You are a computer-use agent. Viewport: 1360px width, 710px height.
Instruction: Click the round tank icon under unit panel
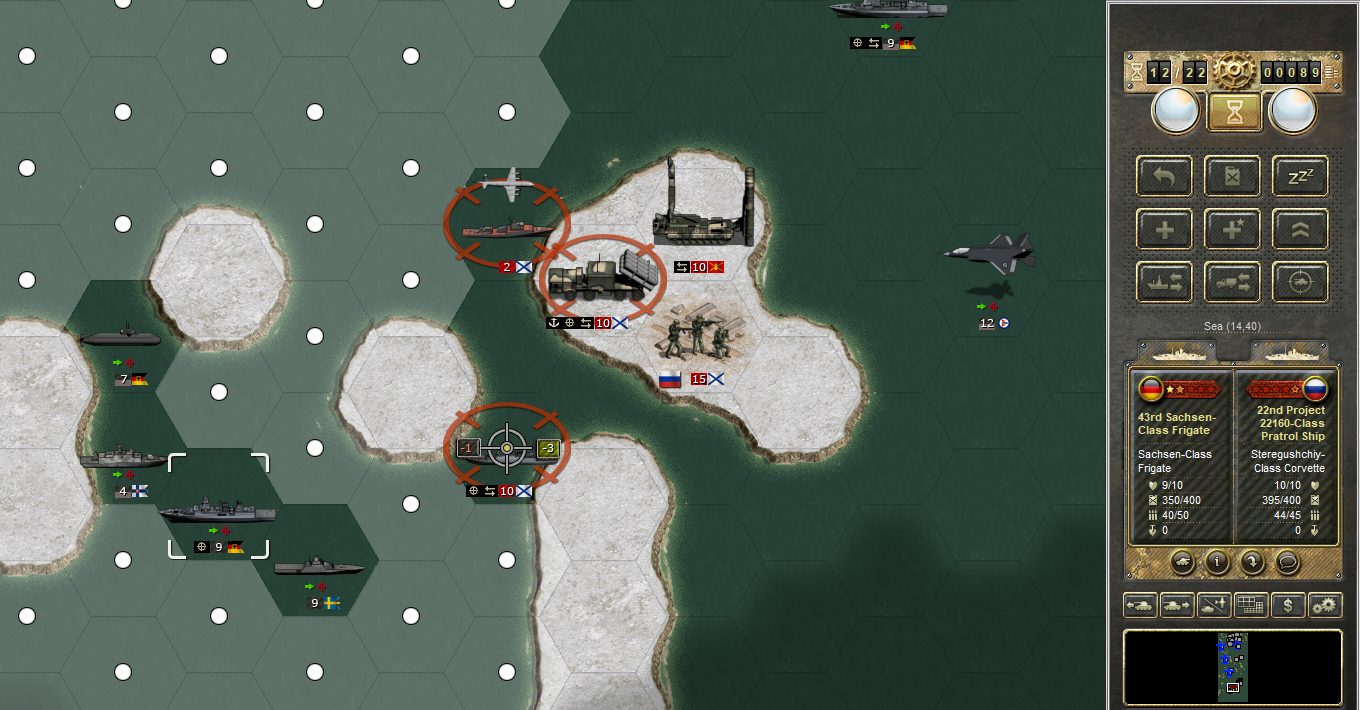[x=1183, y=561]
